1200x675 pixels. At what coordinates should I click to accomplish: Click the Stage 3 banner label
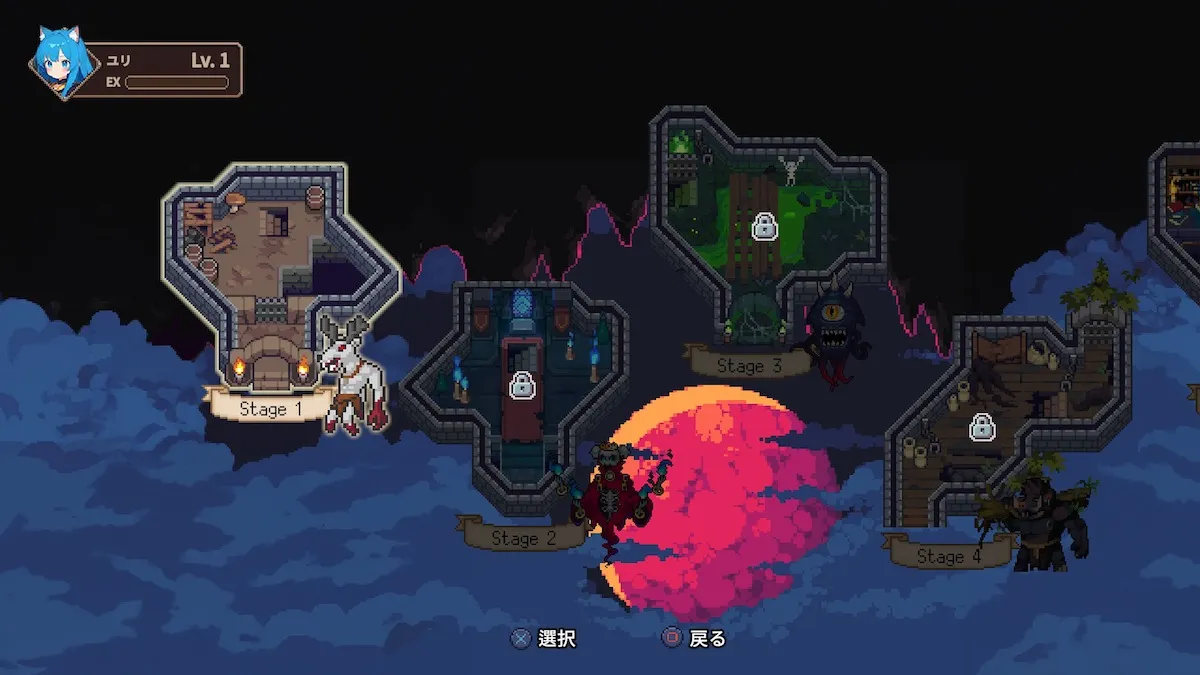point(749,365)
